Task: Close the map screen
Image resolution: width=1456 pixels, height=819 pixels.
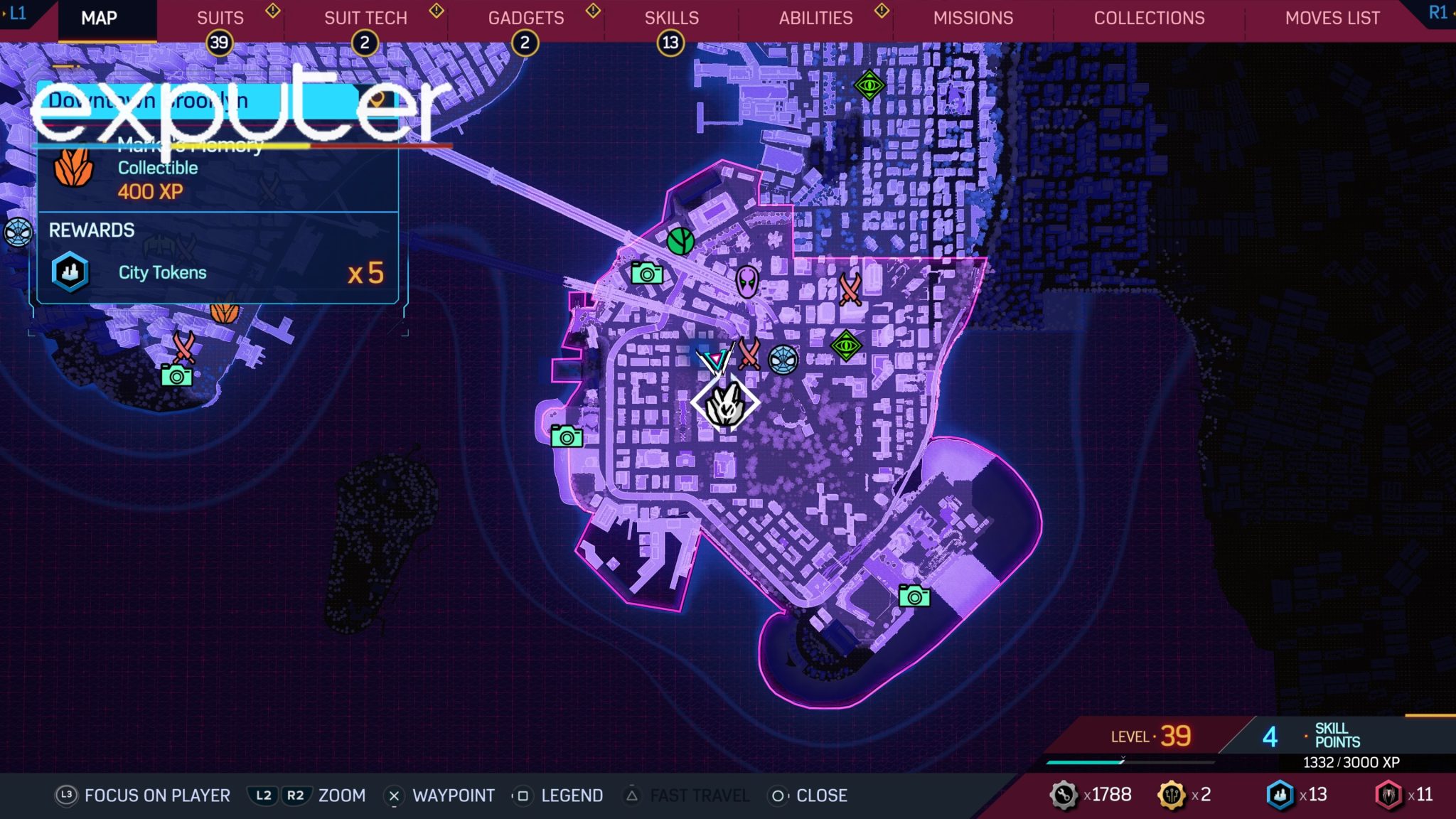Action: tap(823, 796)
